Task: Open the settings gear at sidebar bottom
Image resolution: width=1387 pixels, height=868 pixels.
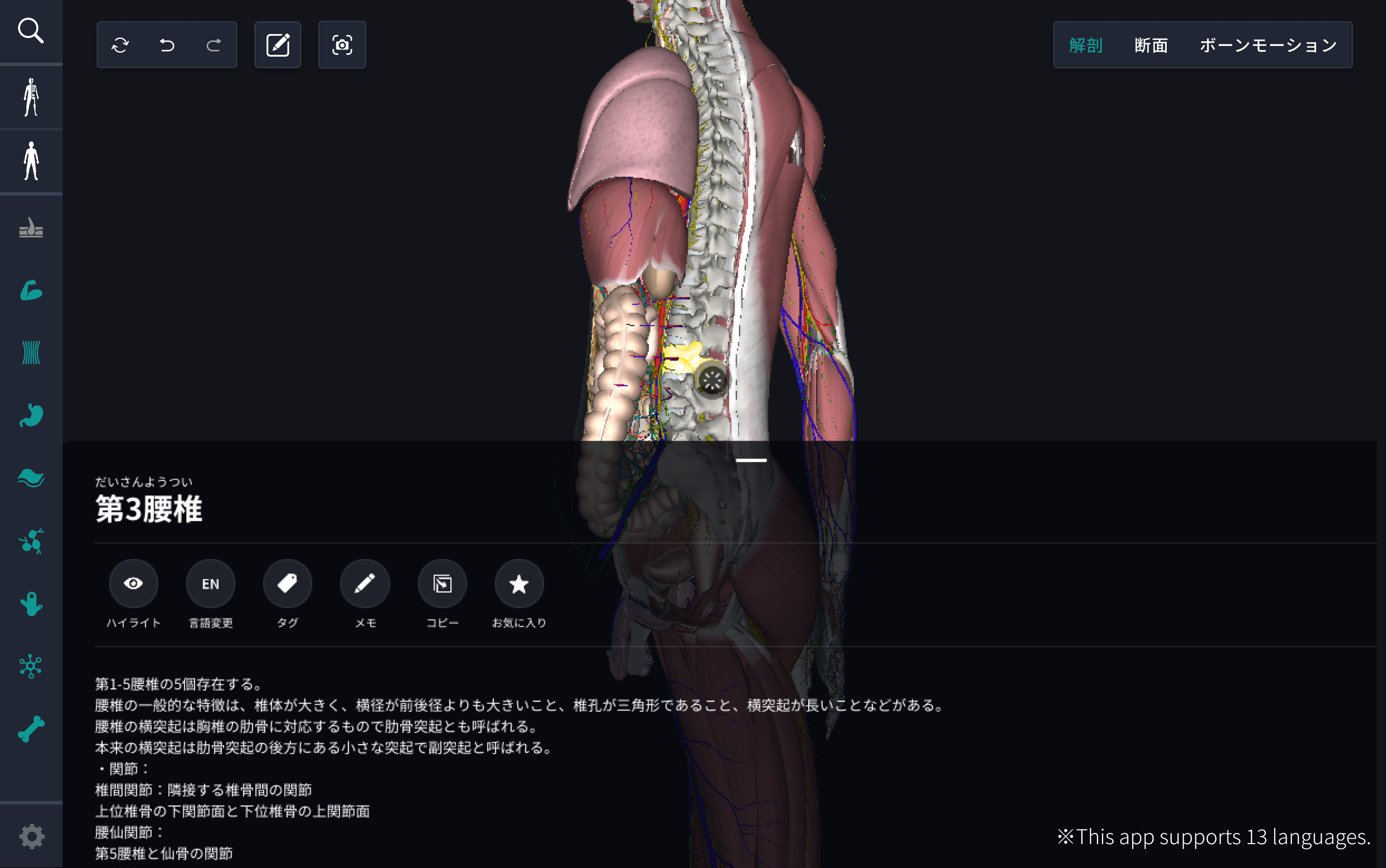Action: coord(32,836)
